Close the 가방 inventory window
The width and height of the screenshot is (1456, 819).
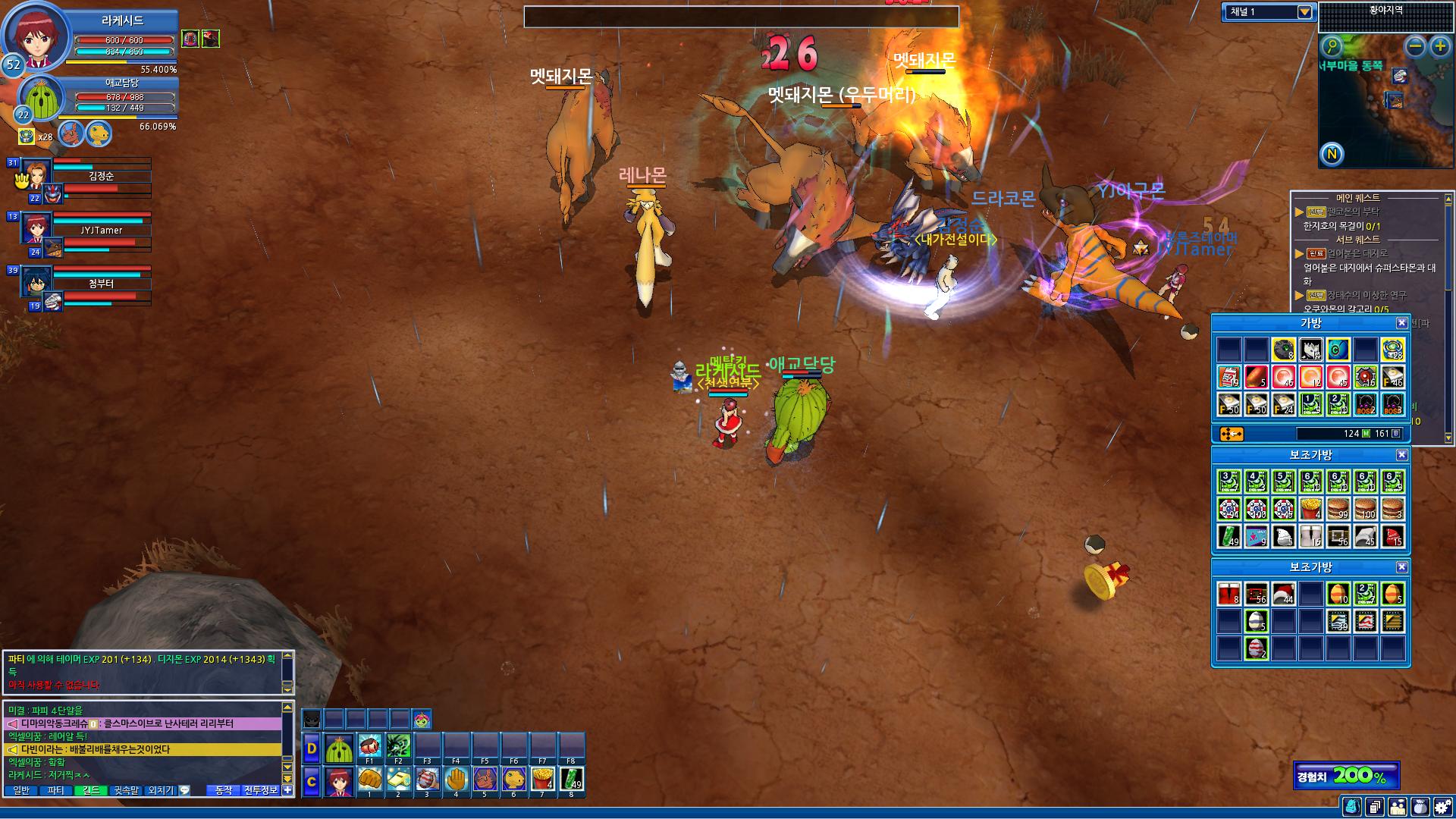1401,323
